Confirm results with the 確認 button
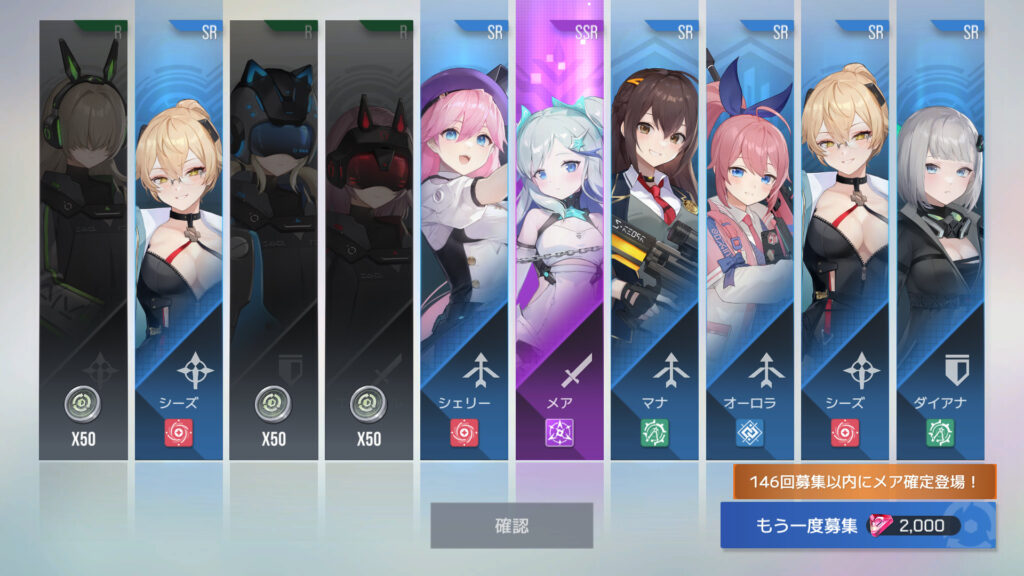The height and width of the screenshot is (576, 1024). (x=511, y=525)
